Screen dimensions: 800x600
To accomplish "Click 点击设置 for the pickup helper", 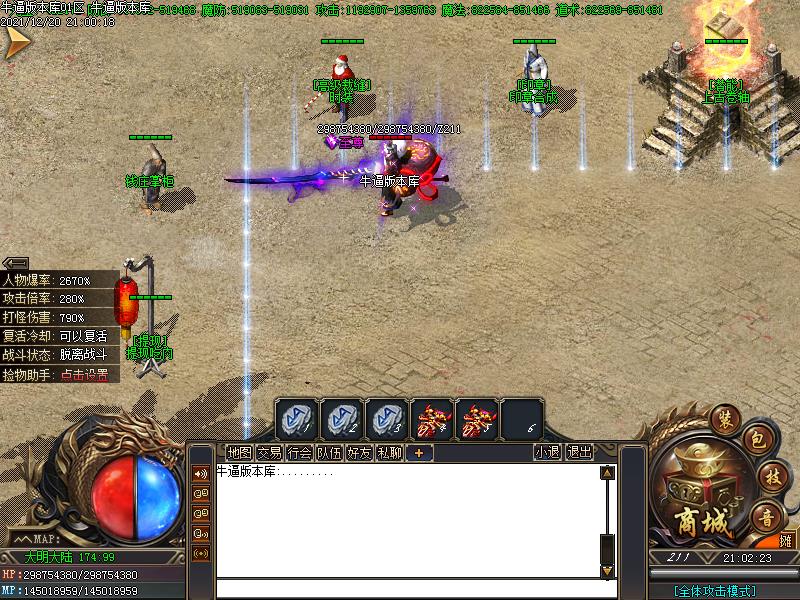I will coord(84,375).
